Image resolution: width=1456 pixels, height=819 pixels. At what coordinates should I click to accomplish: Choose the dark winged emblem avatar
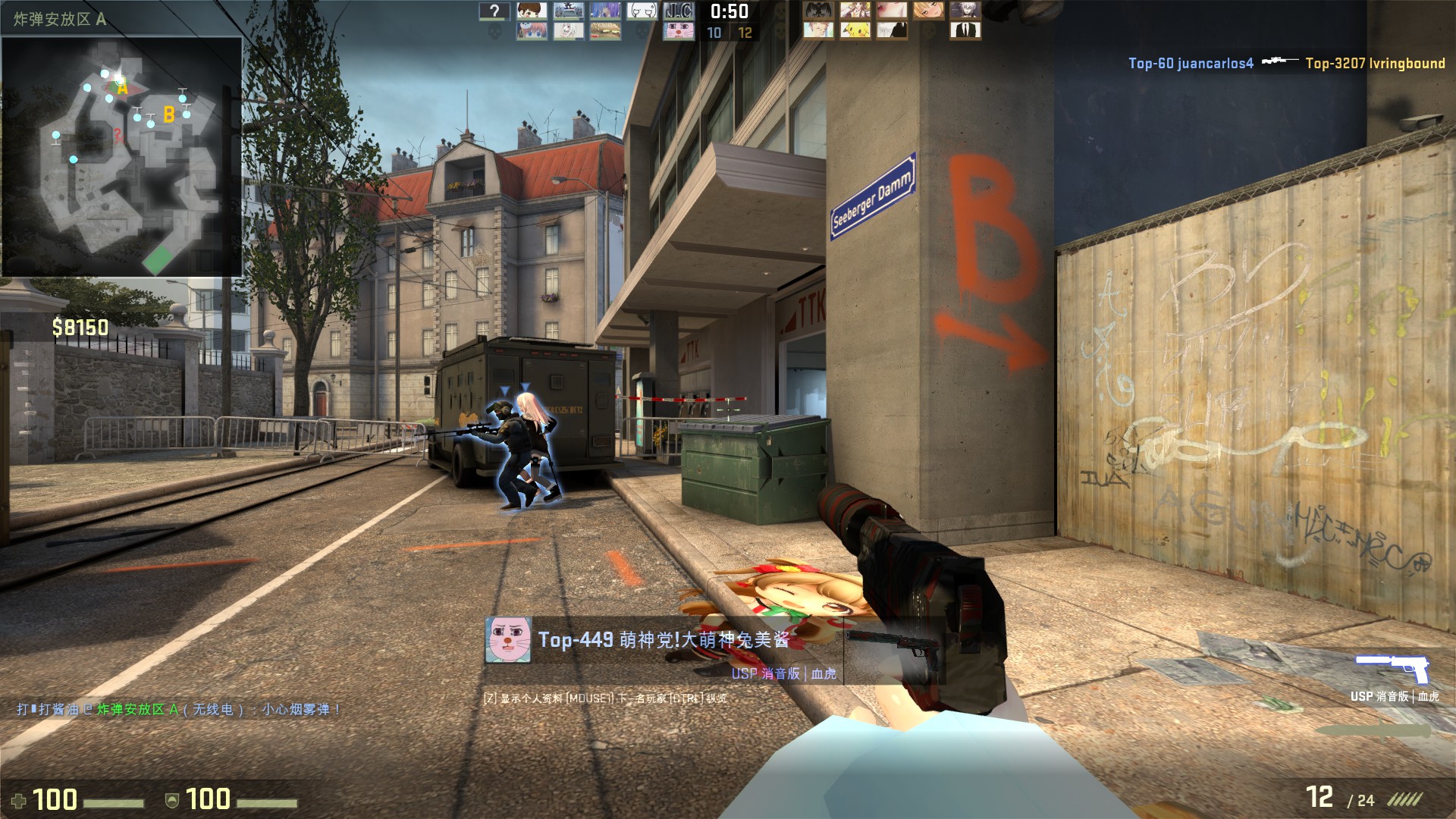tap(818, 11)
